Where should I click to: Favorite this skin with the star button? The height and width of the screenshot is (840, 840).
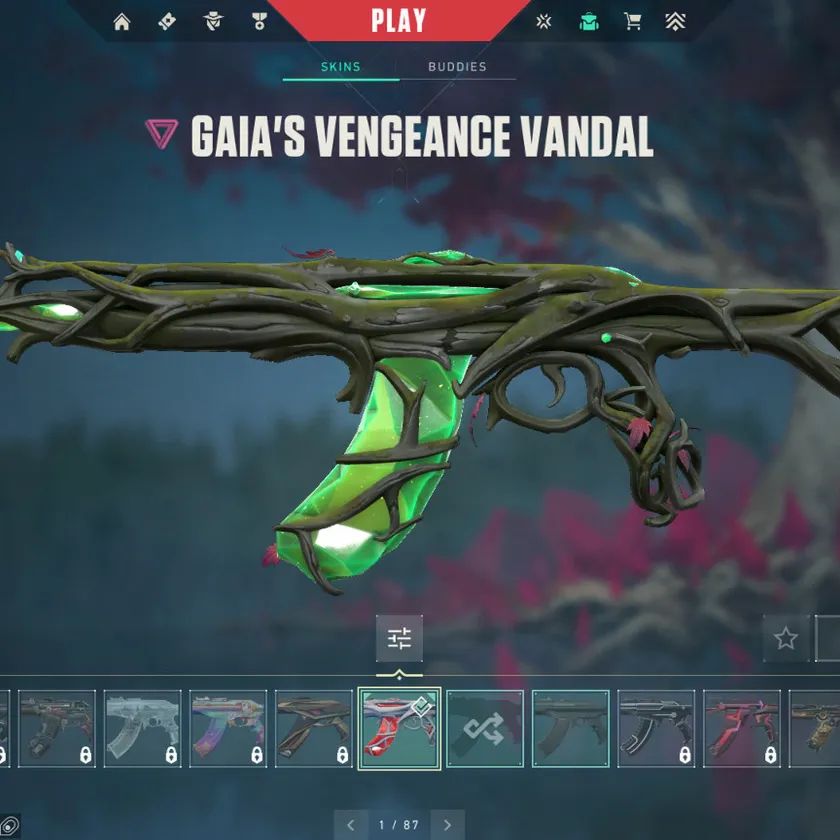(x=786, y=638)
